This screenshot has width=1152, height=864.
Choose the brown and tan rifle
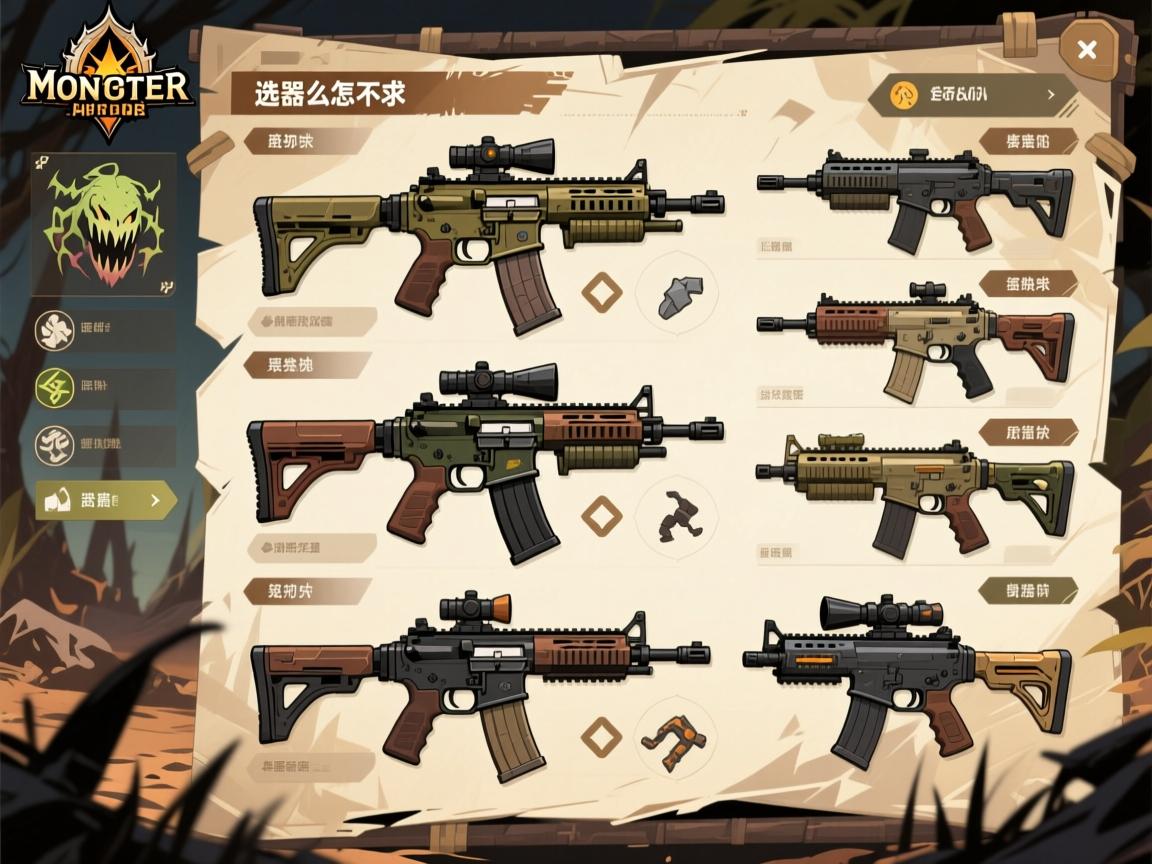point(915,340)
